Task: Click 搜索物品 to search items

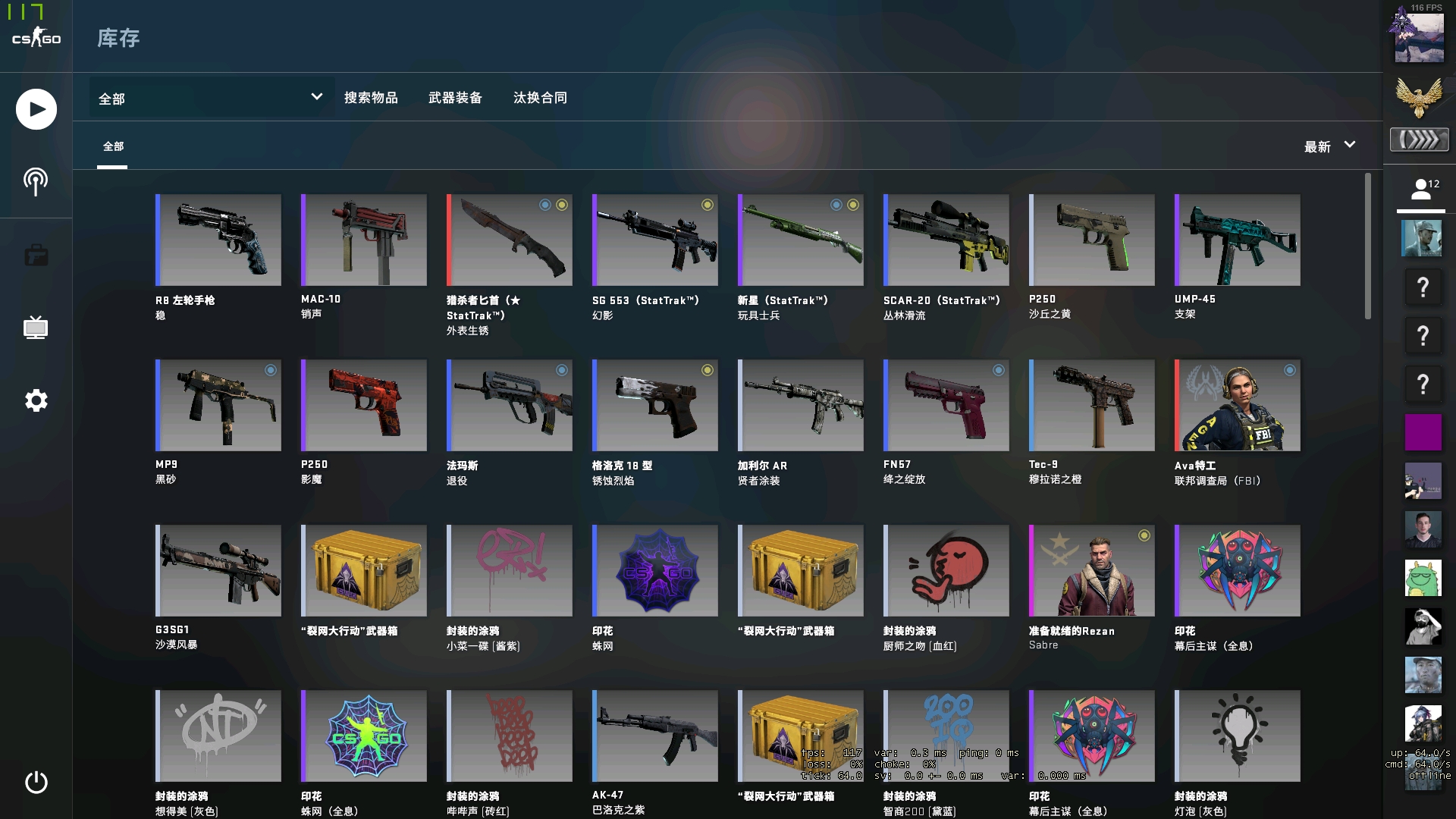Action: click(372, 98)
